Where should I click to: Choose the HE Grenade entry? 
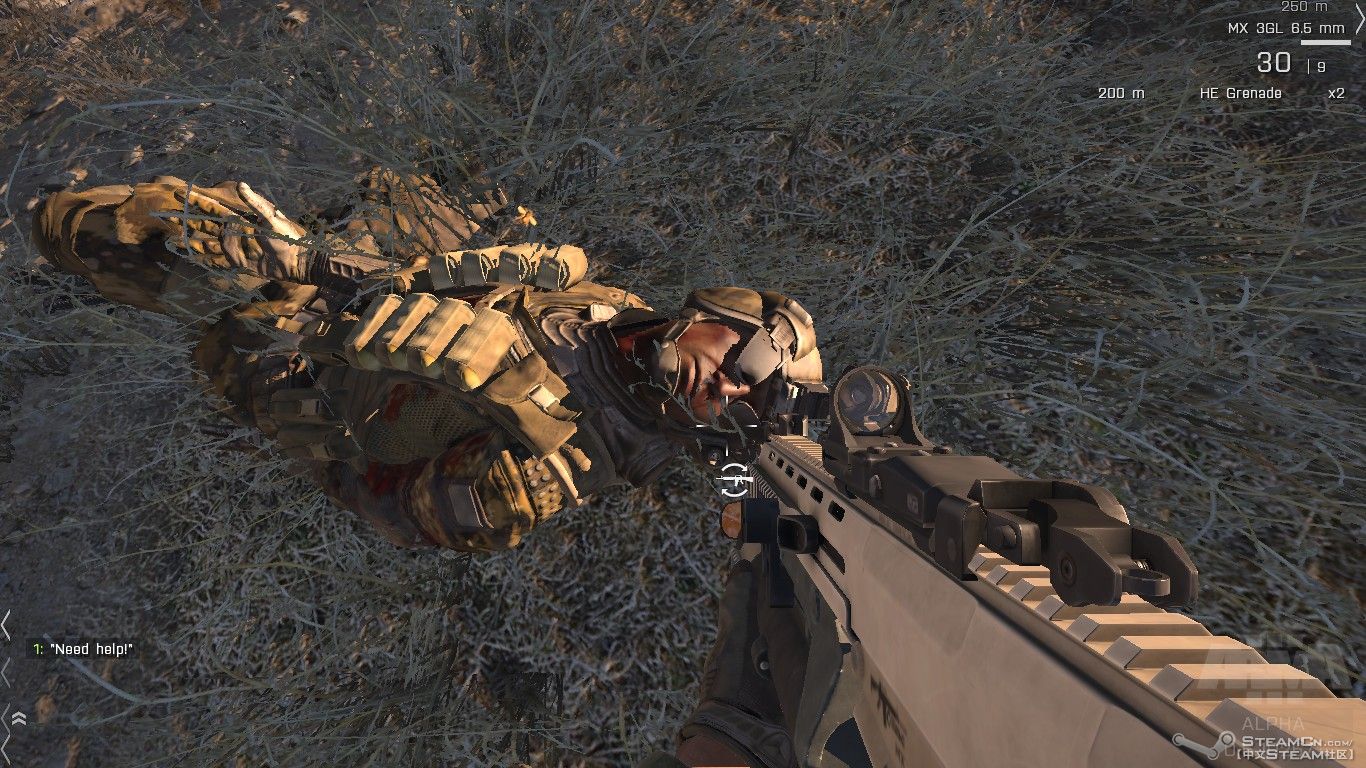click(x=1240, y=93)
